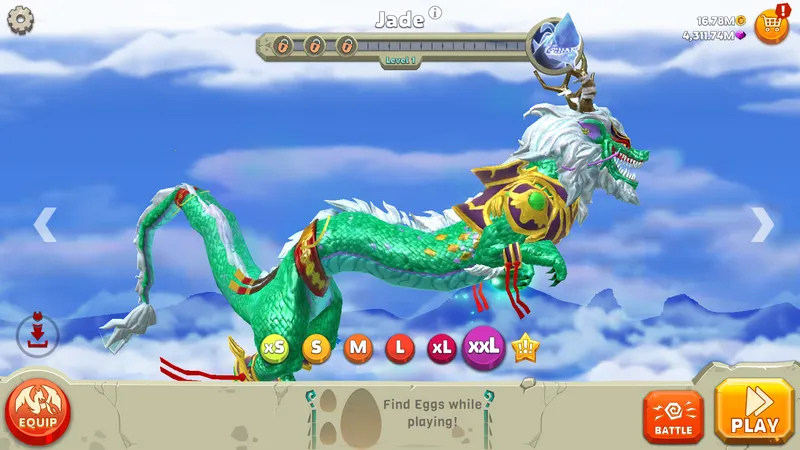Image resolution: width=800 pixels, height=450 pixels.
Task: Select the S dragon size tier
Action: pos(317,348)
